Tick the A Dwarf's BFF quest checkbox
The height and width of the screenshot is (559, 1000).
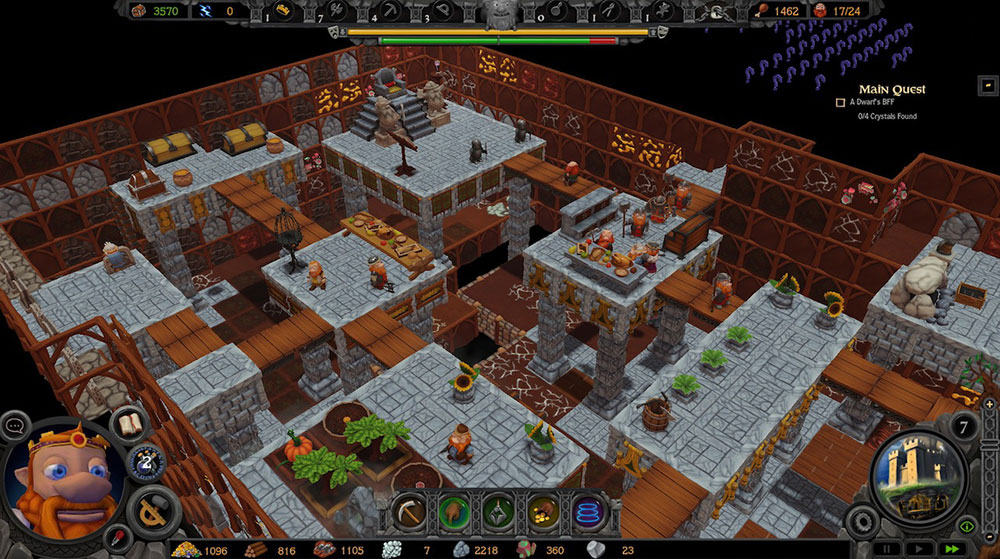coord(841,102)
